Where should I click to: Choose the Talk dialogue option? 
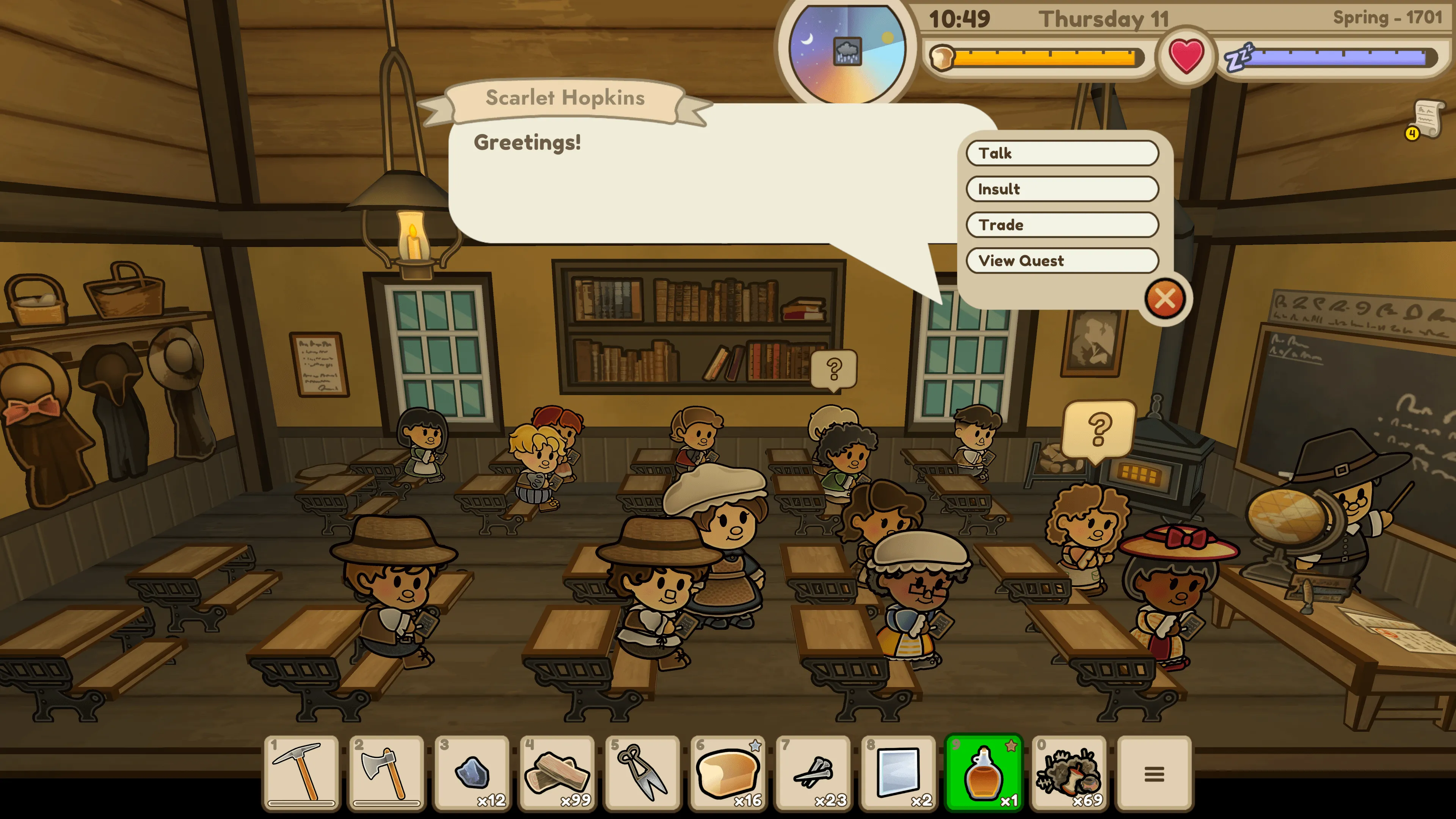pyautogui.click(x=1062, y=153)
